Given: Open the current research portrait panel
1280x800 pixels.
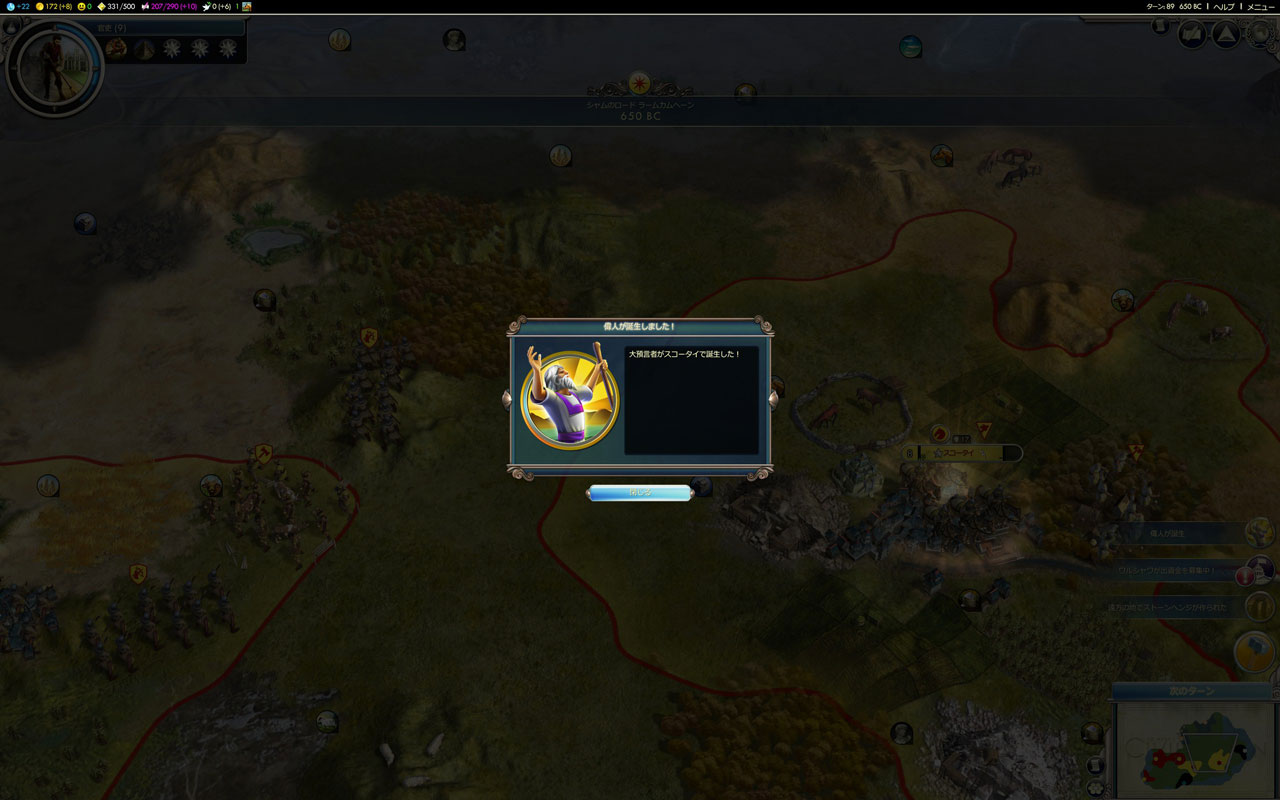Looking at the screenshot, I should click(54, 68).
